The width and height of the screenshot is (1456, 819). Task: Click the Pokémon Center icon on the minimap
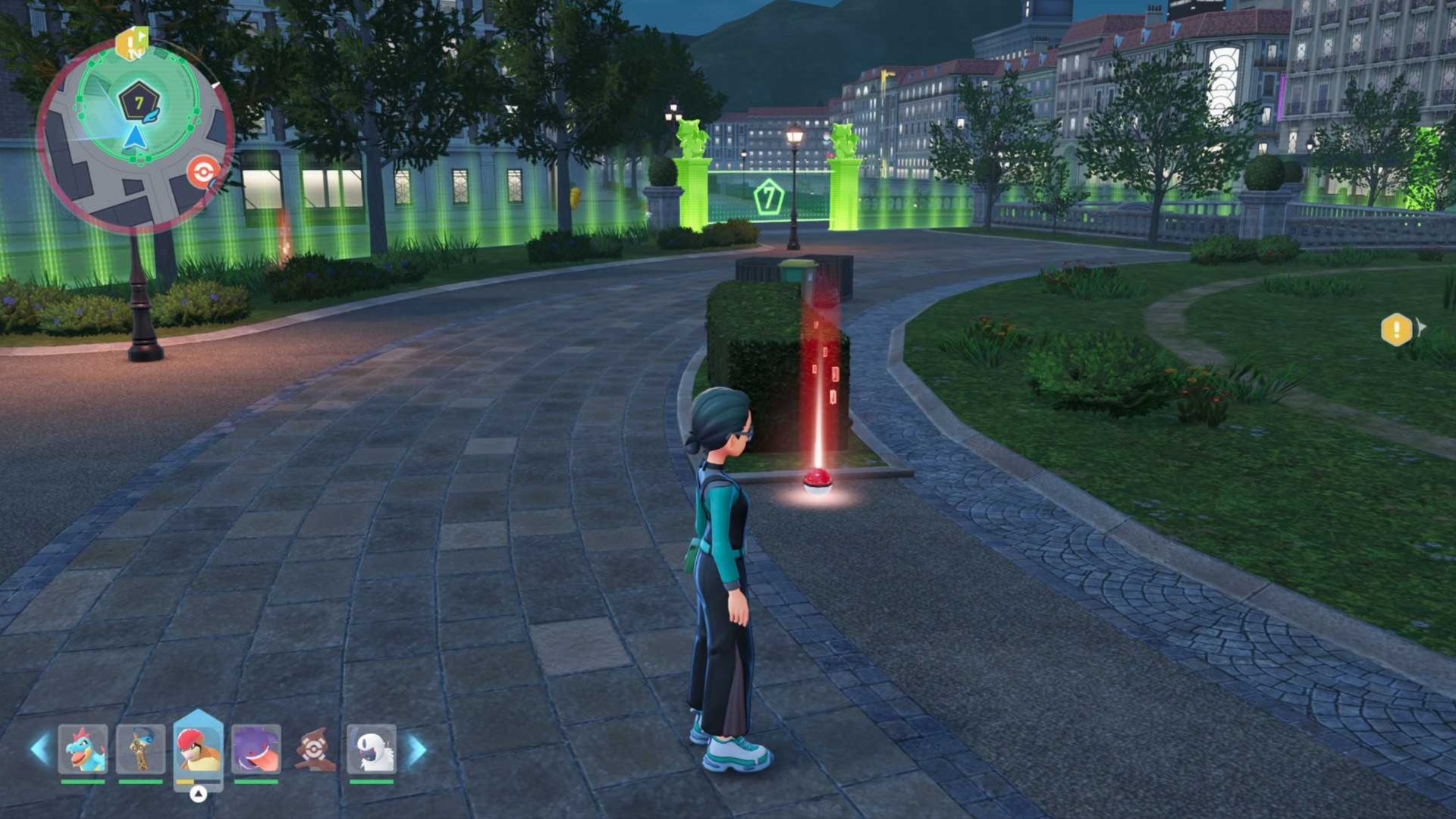click(x=203, y=172)
